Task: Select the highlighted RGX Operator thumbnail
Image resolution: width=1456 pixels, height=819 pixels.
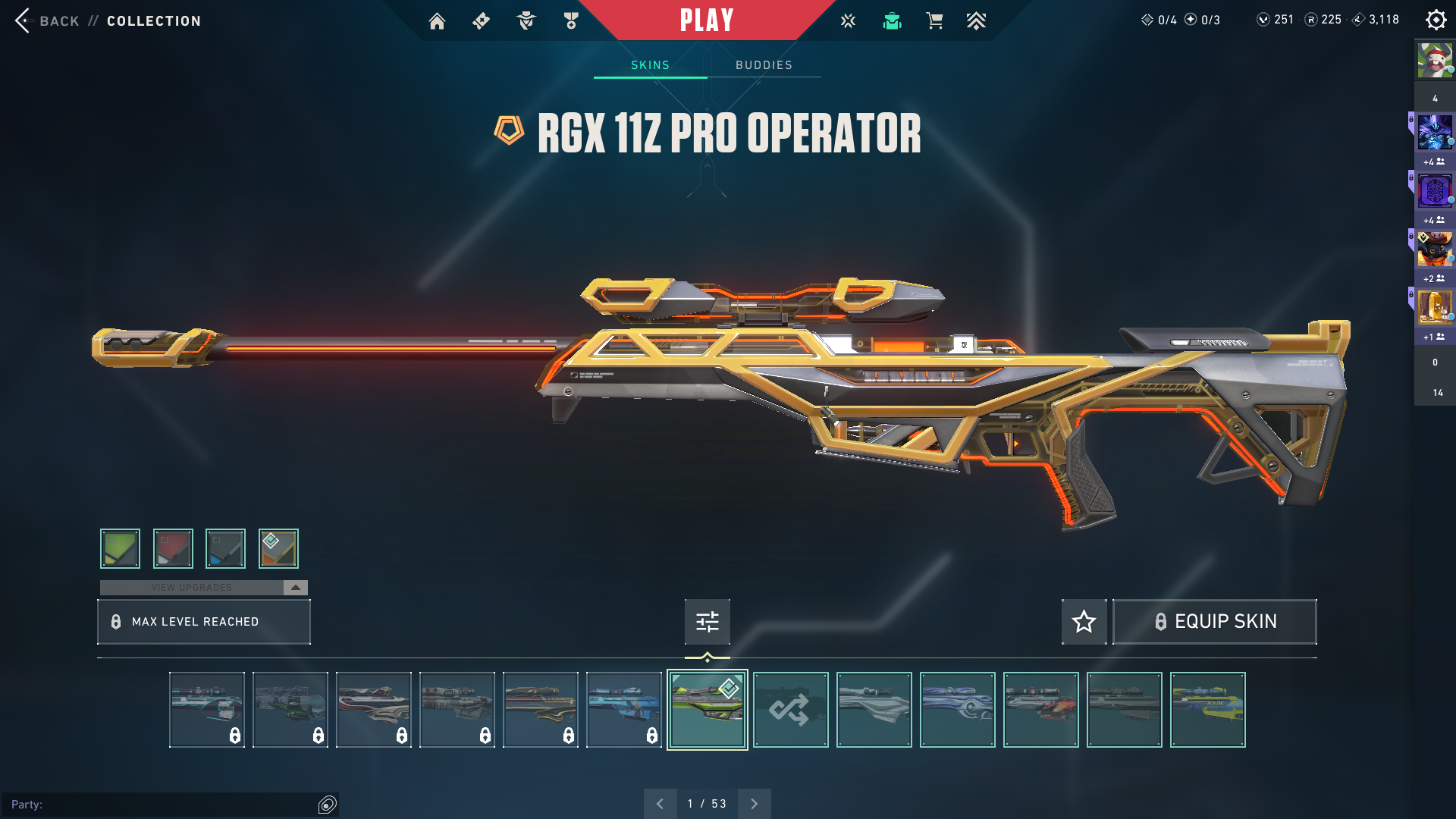Action: [707, 710]
